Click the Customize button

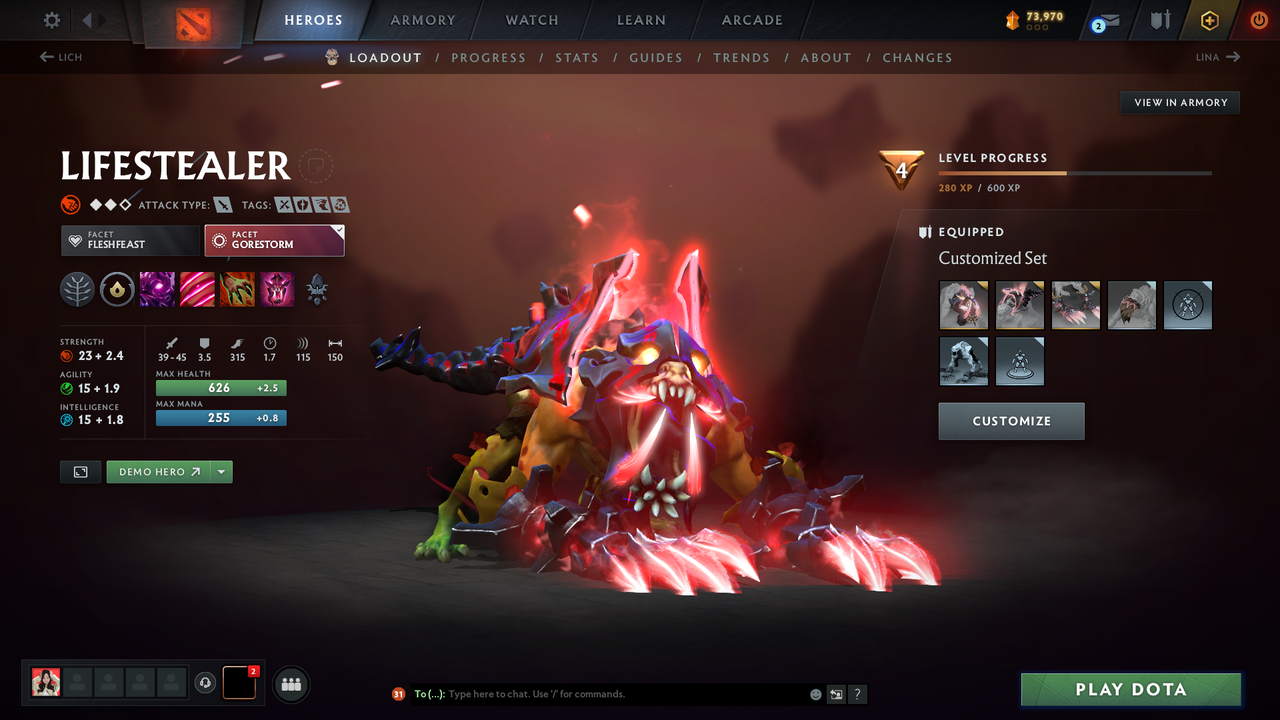tap(1011, 421)
